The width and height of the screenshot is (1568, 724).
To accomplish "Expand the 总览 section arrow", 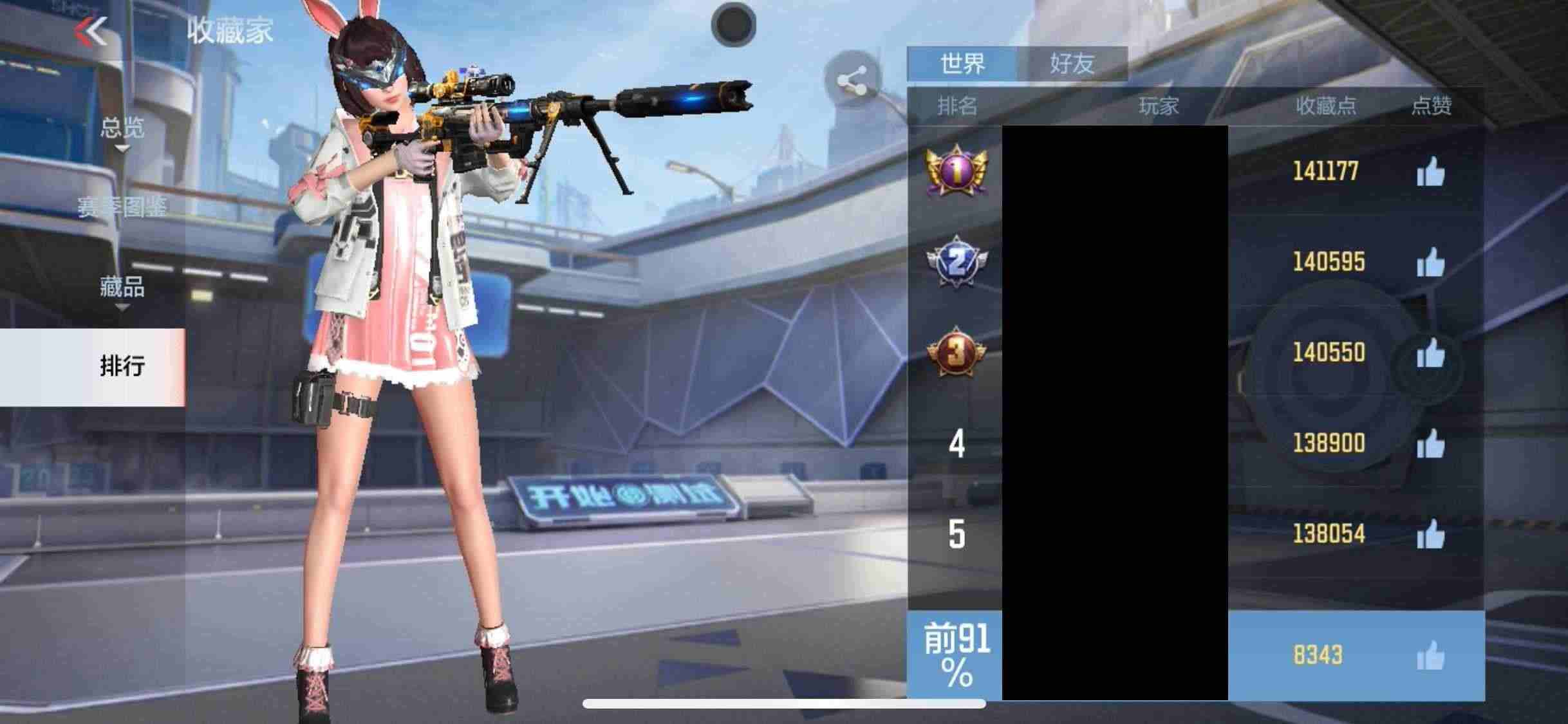I will click(x=124, y=149).
